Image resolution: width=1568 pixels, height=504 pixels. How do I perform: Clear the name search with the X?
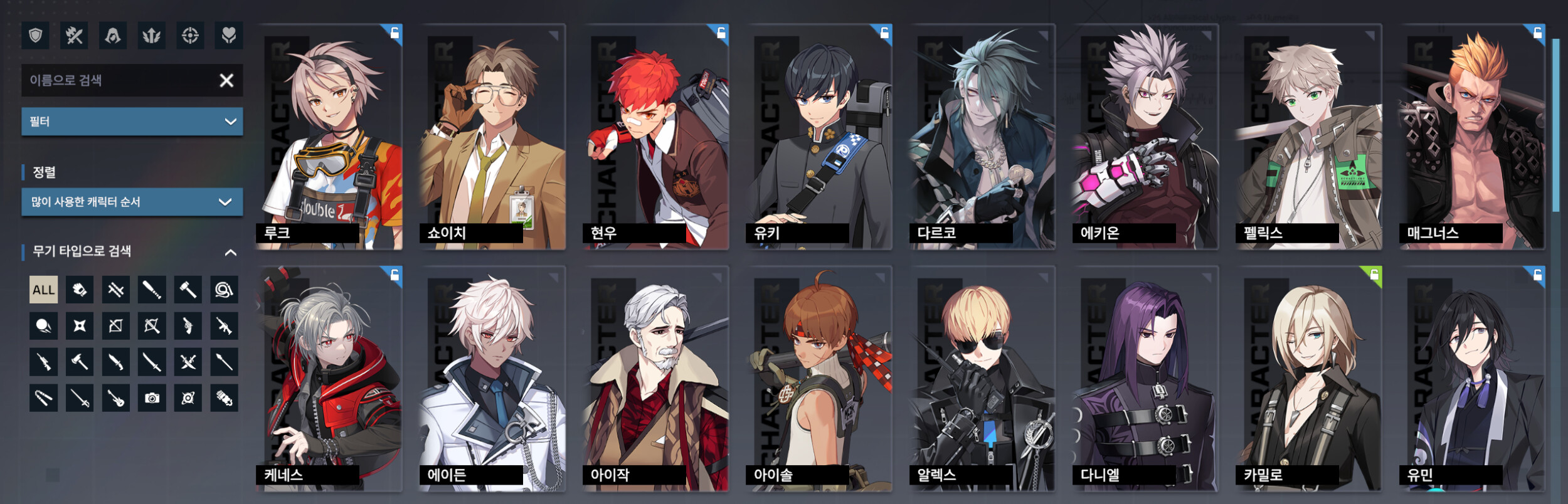[x=226, y=80]
